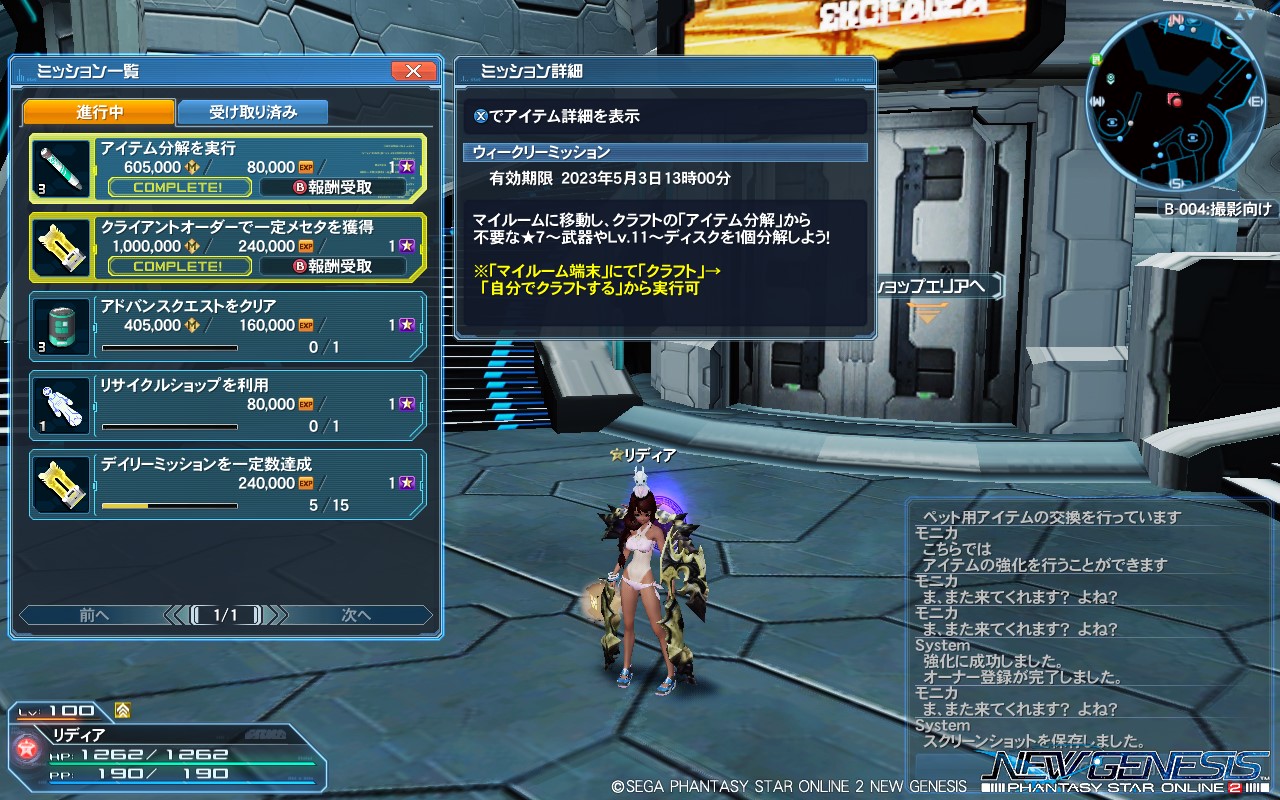Select the 進行中 tab
This screenshot has width=1280, height=800.
pos(98,112)
